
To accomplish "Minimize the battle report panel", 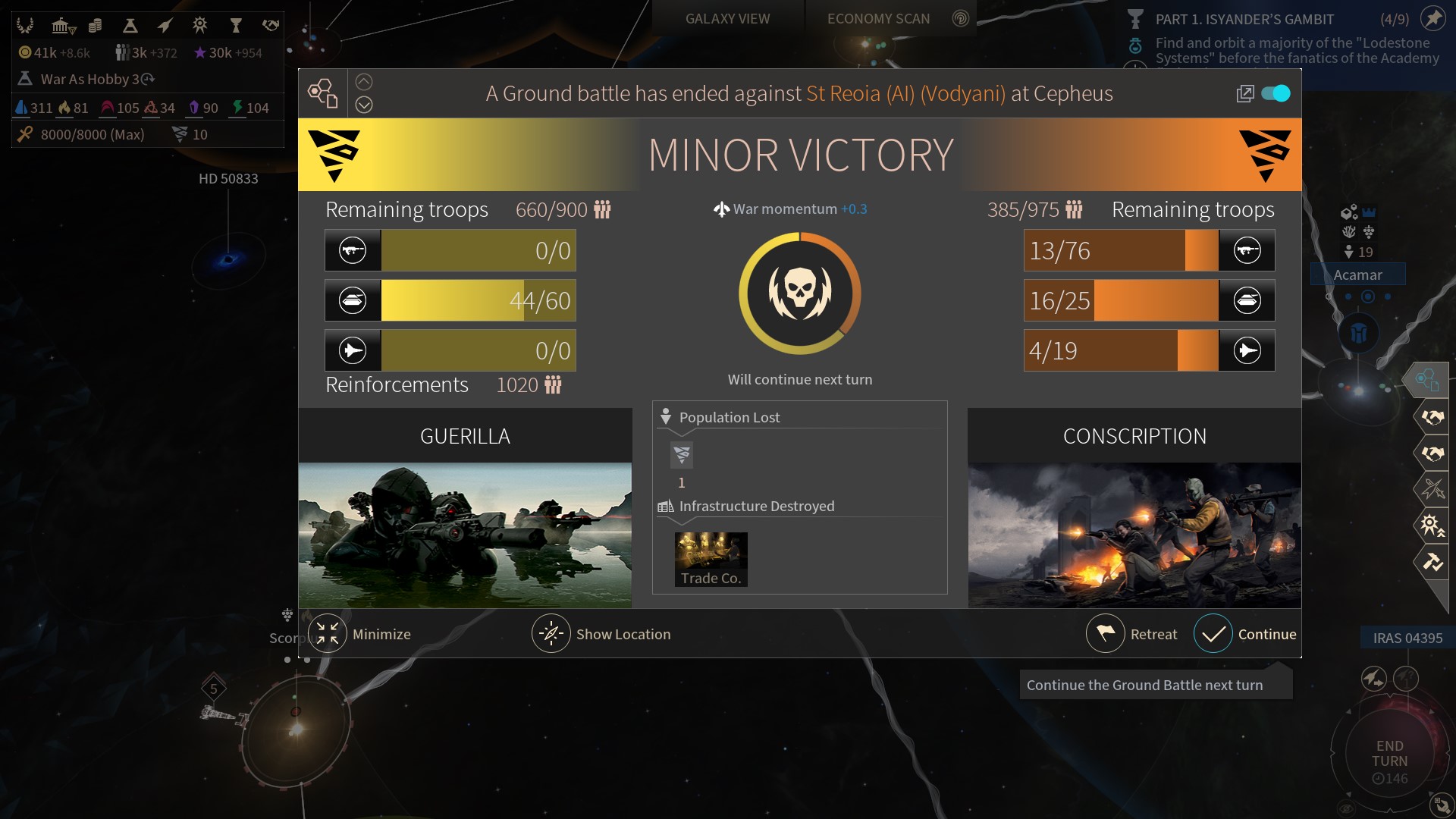I will pos(328,634).
